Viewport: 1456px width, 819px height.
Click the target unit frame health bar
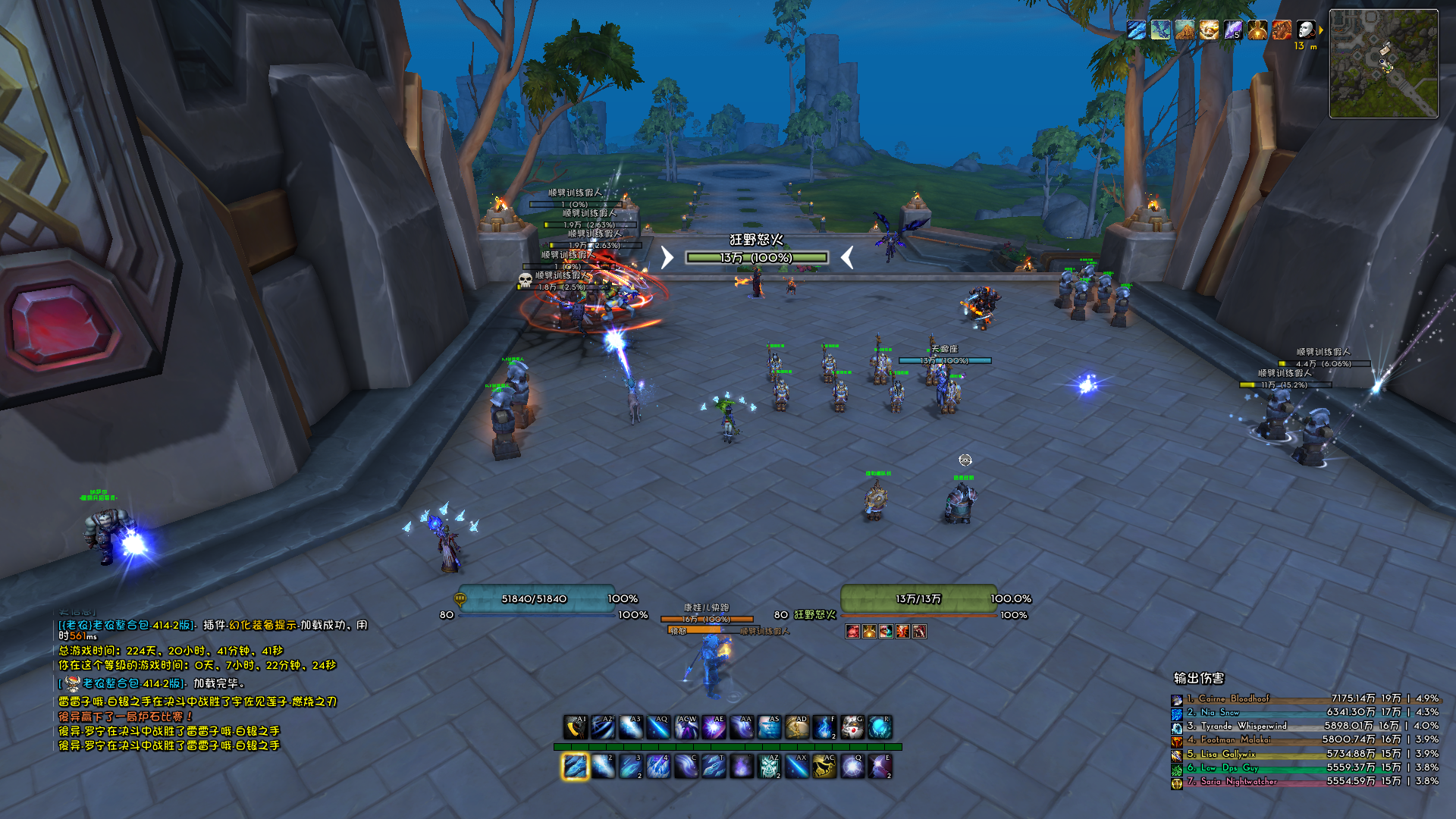pos(918,599)
